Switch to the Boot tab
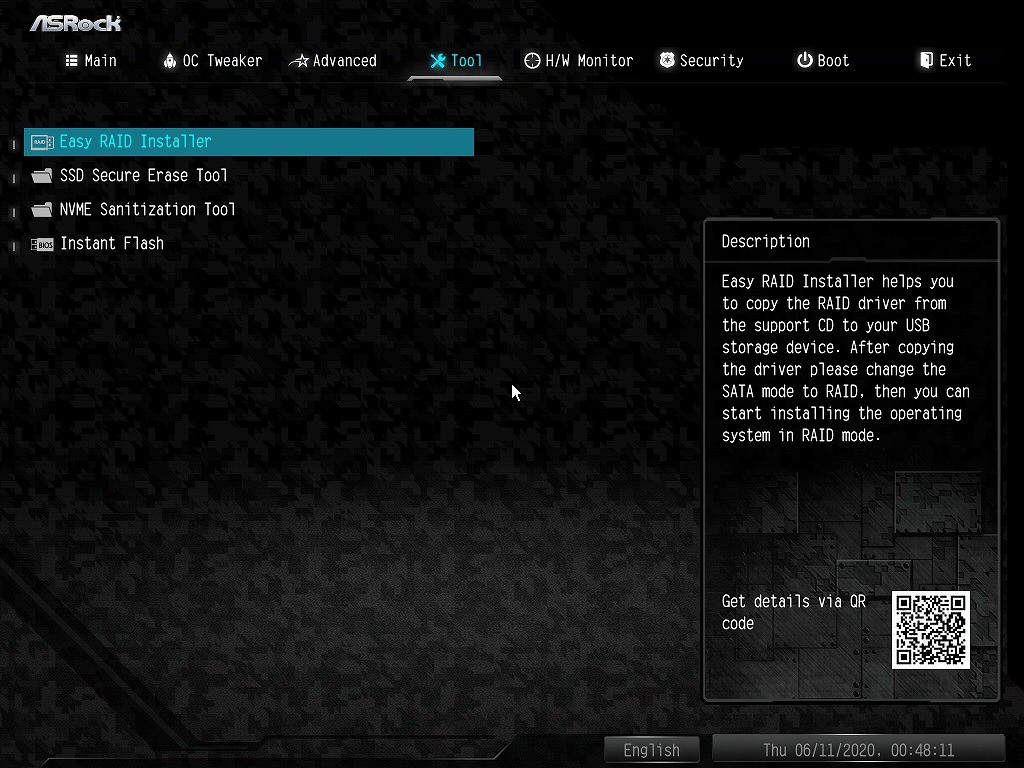This screenshot has width=1024, height=768. pyautogui.click(x=823, y=61)
